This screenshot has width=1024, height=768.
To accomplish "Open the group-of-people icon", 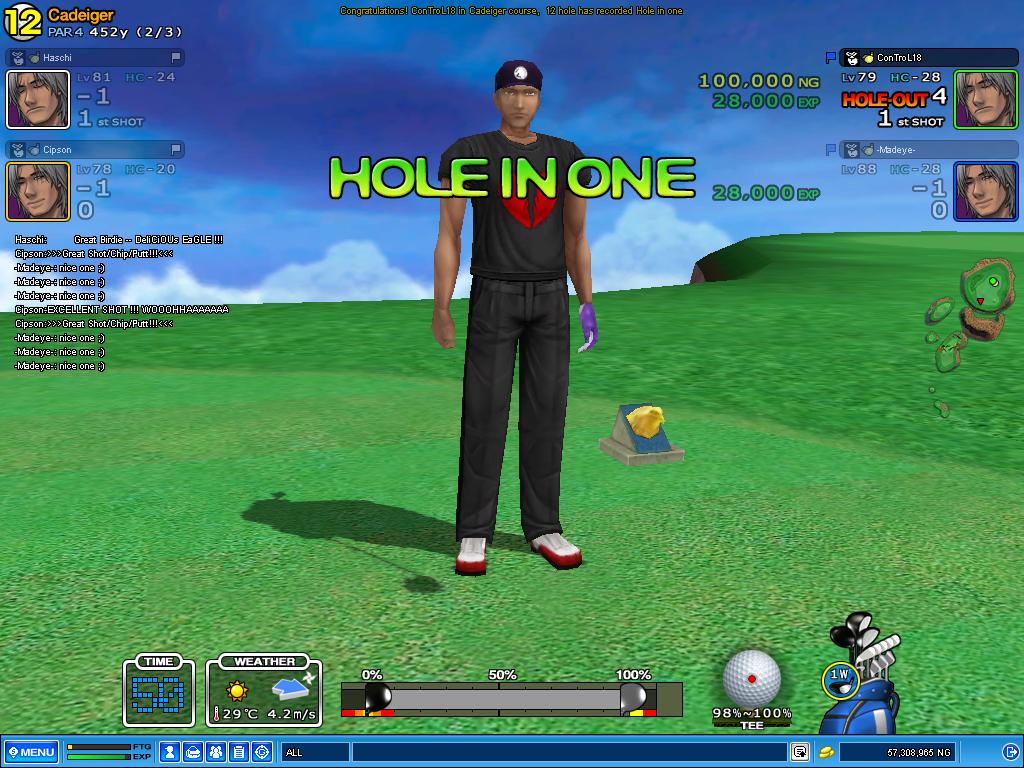I will pos(217,752).
